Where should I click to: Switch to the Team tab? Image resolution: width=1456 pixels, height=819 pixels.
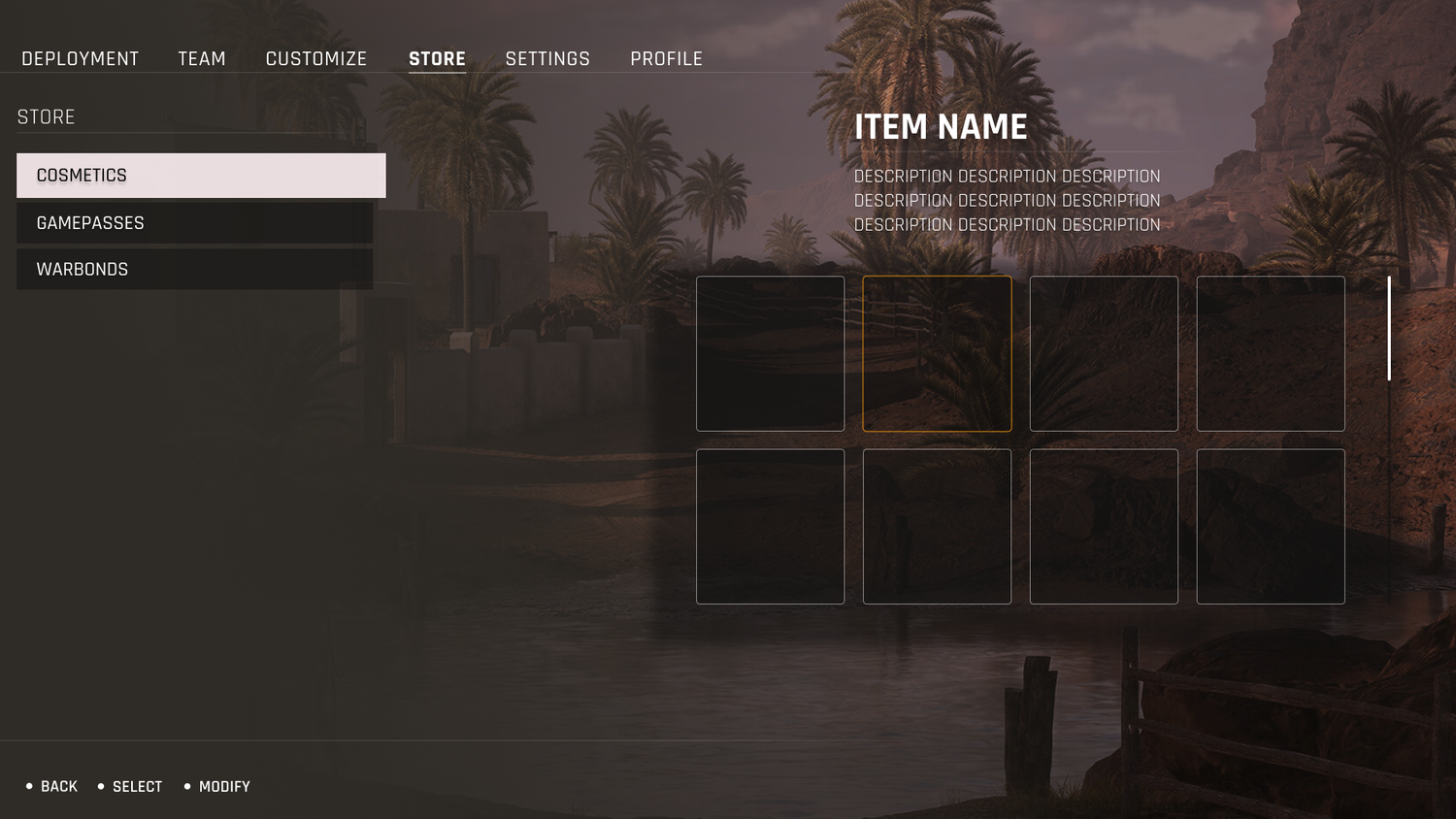[x=202, y=59]
